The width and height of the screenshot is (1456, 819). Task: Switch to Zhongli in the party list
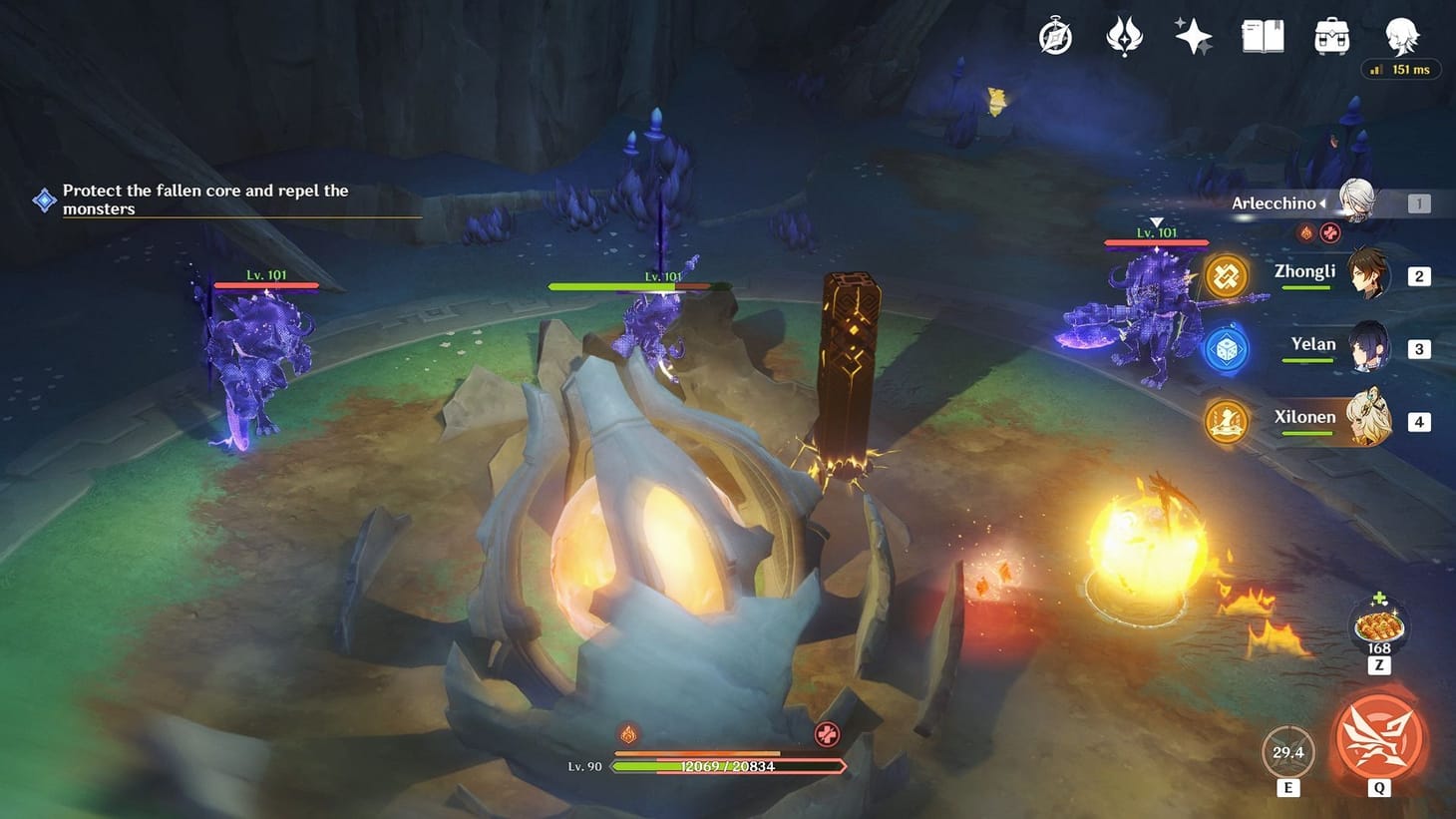pyautogui.click(x=1366, y=275)
